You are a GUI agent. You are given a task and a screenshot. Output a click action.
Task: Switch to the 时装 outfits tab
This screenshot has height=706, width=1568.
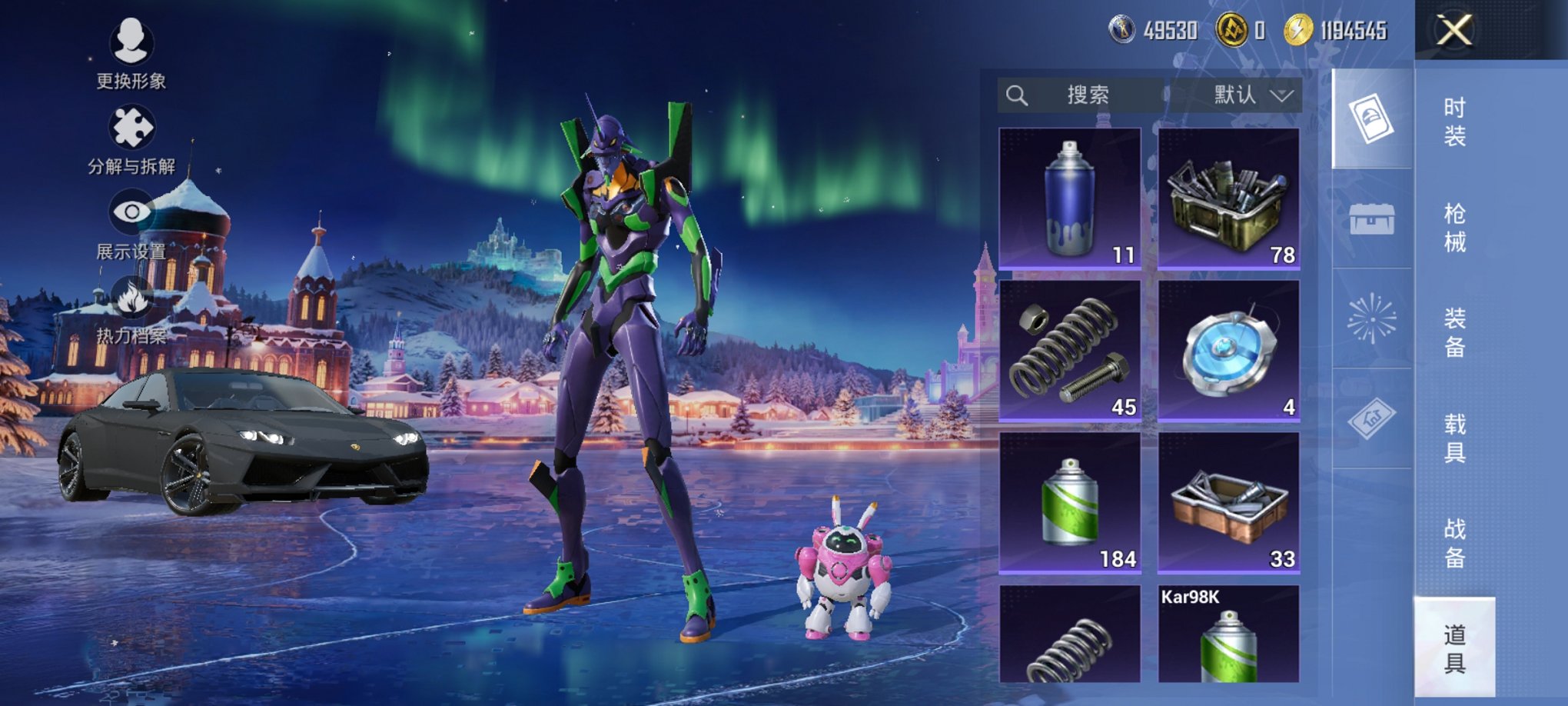coord(1454,122)
